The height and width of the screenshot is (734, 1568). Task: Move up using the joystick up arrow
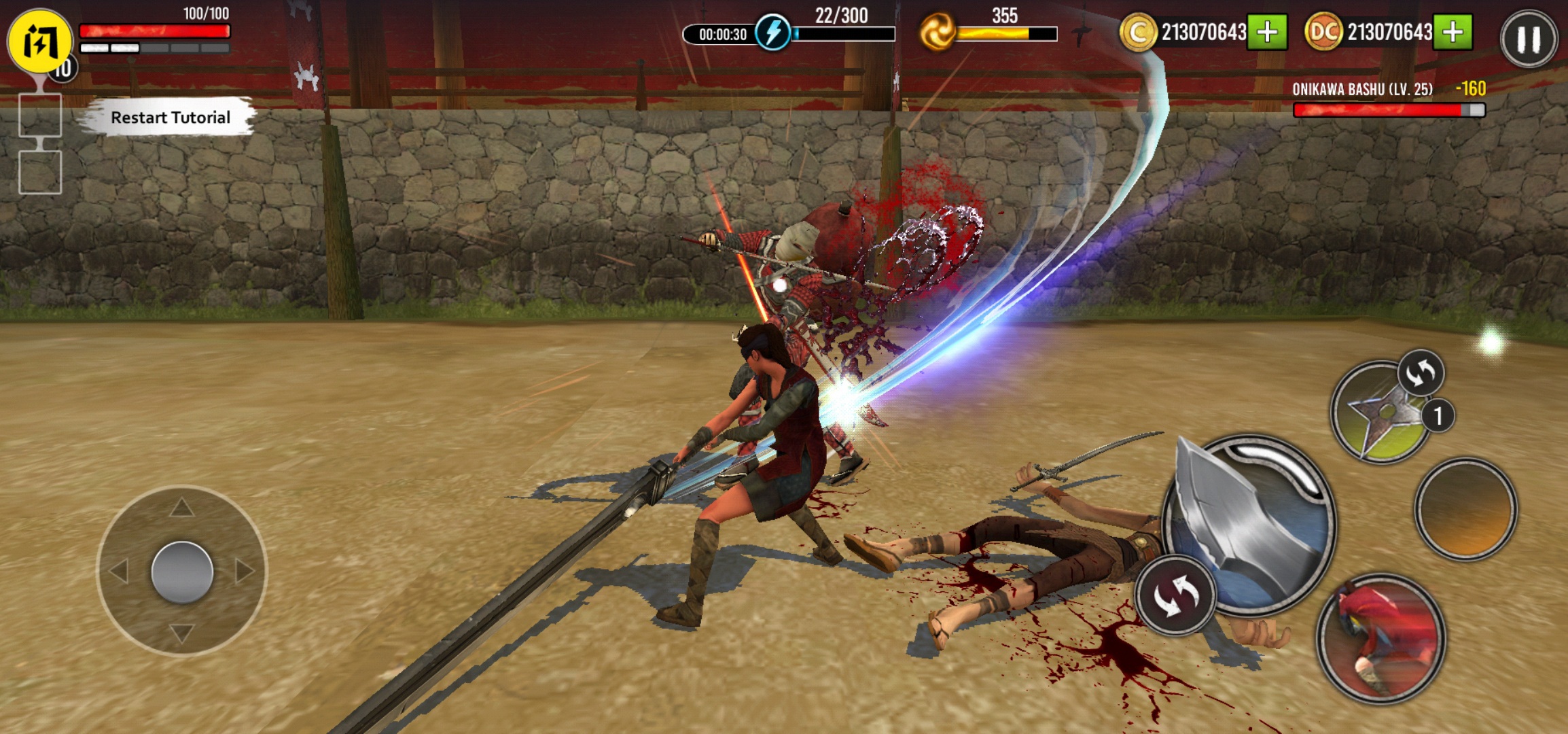click(x=181, y=507)
